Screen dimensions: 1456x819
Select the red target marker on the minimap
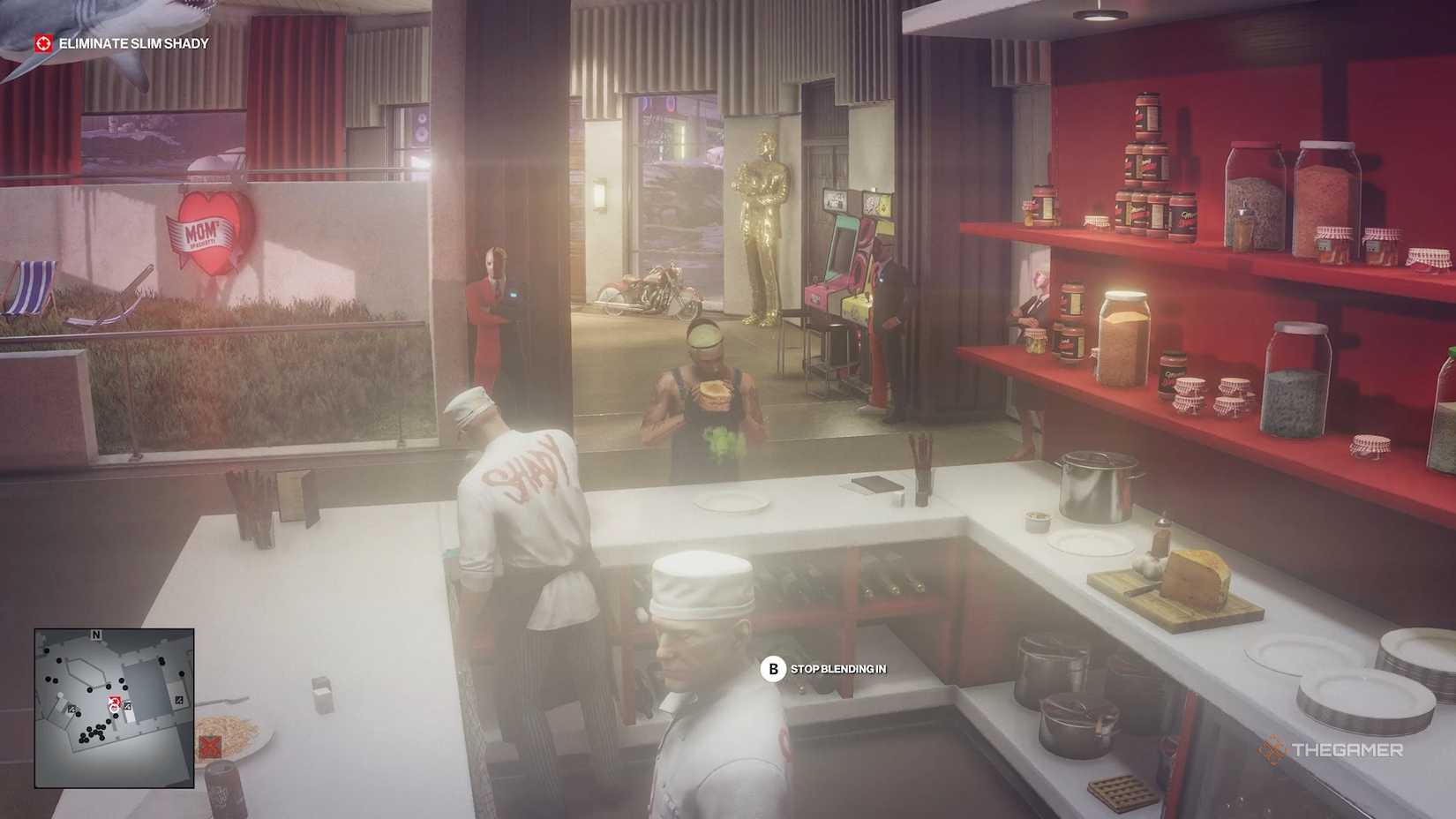click(x=113, y=702)
